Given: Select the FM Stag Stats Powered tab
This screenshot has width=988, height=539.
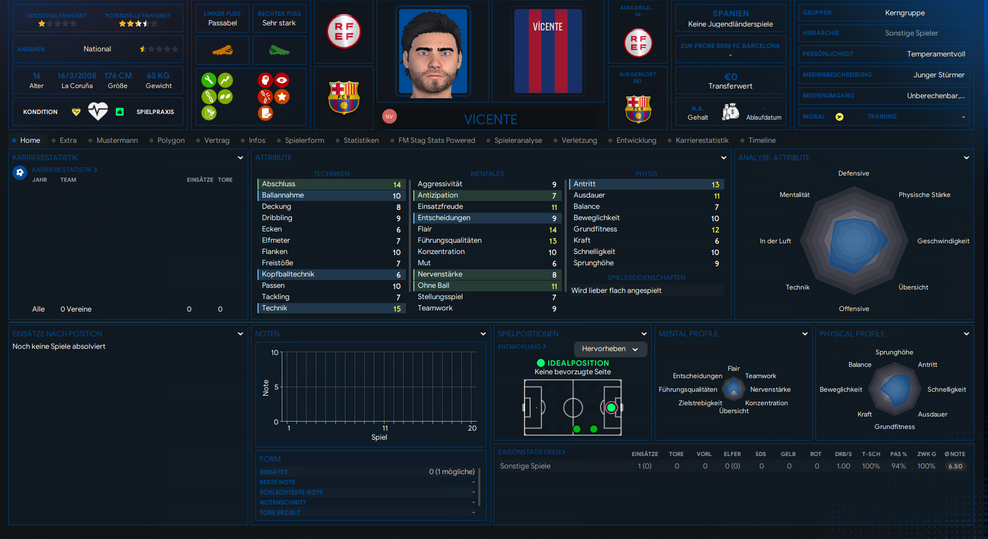Looking at the screenshot, I should click(437, 141).
